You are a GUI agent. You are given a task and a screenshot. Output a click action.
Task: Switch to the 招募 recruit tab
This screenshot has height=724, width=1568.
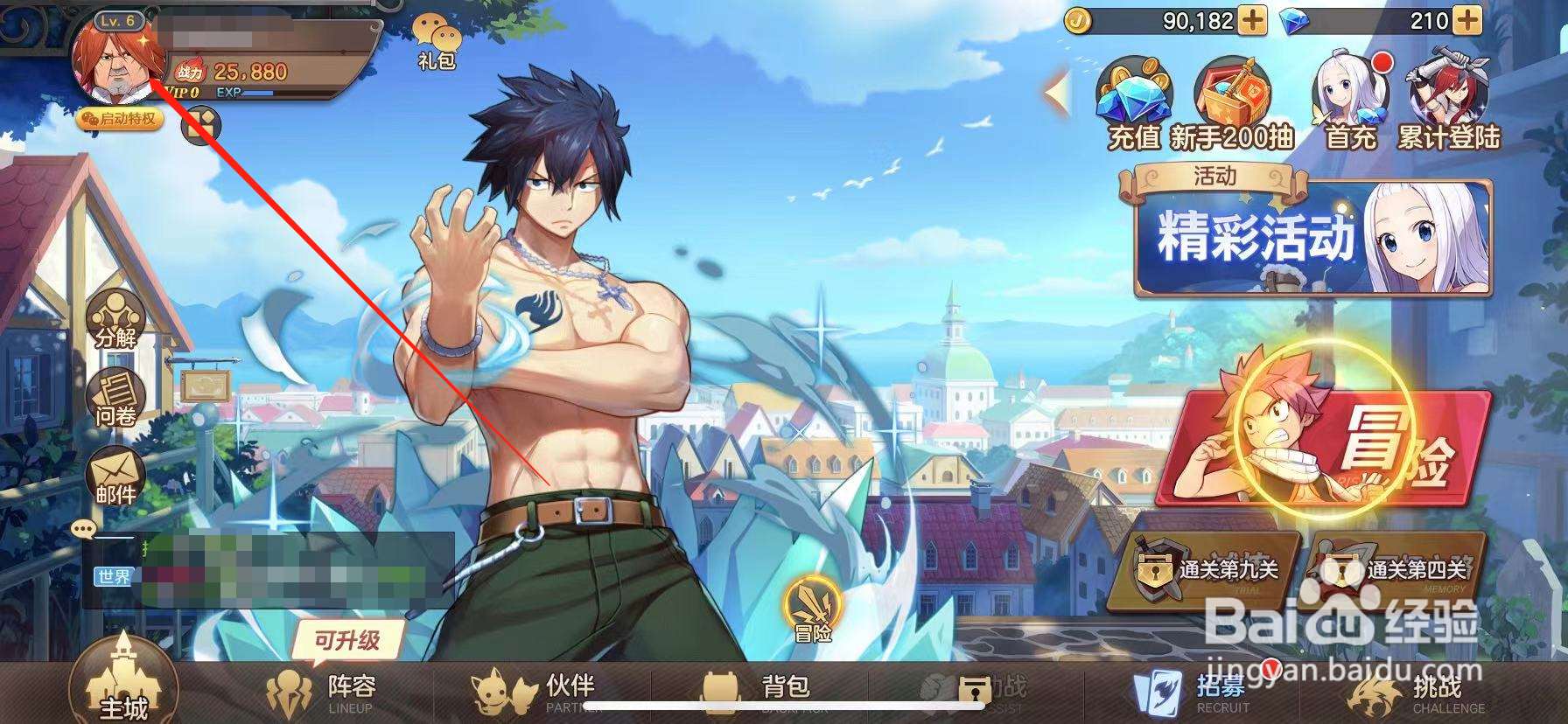click(1194, 693)
